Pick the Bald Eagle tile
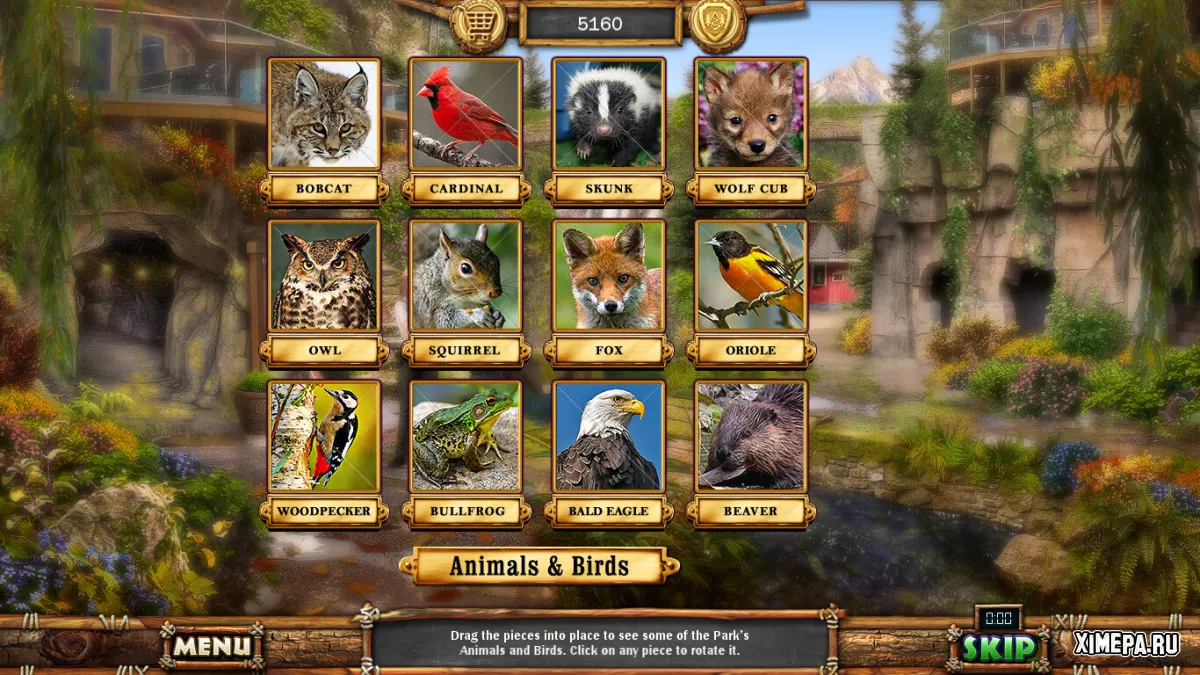 (x=608, y=436)
